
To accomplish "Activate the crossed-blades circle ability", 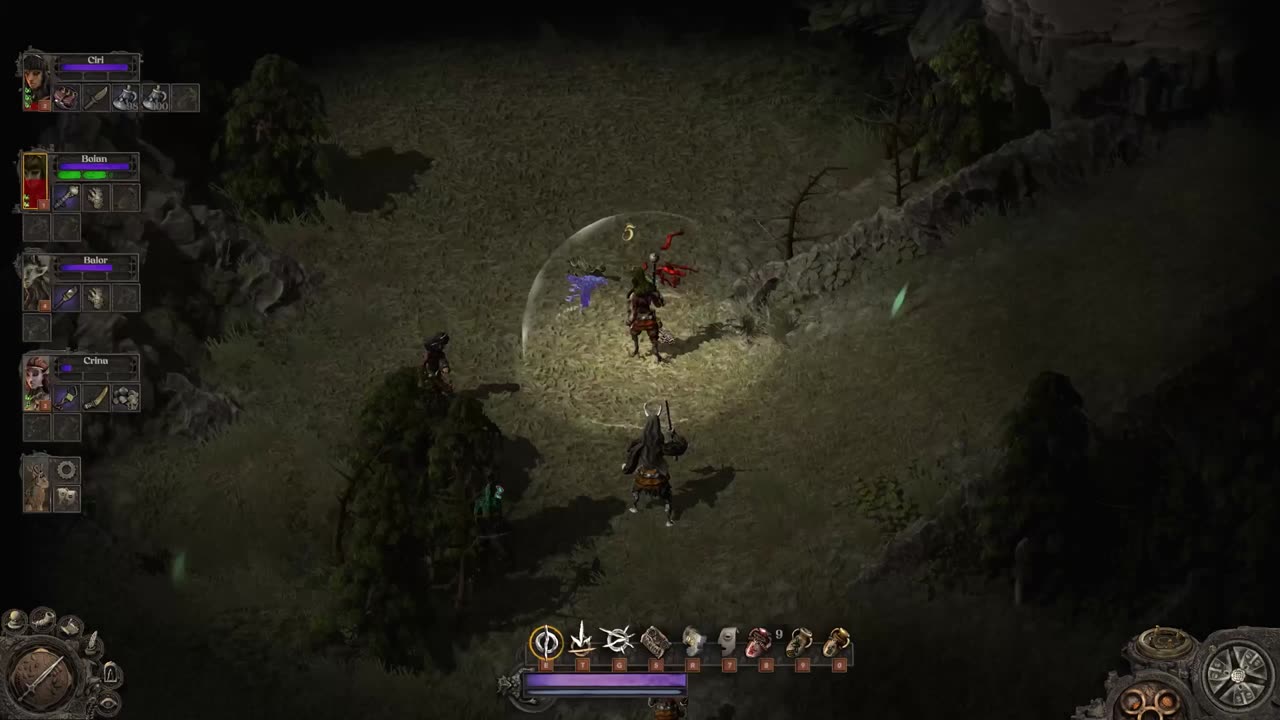I will point(618,641).
